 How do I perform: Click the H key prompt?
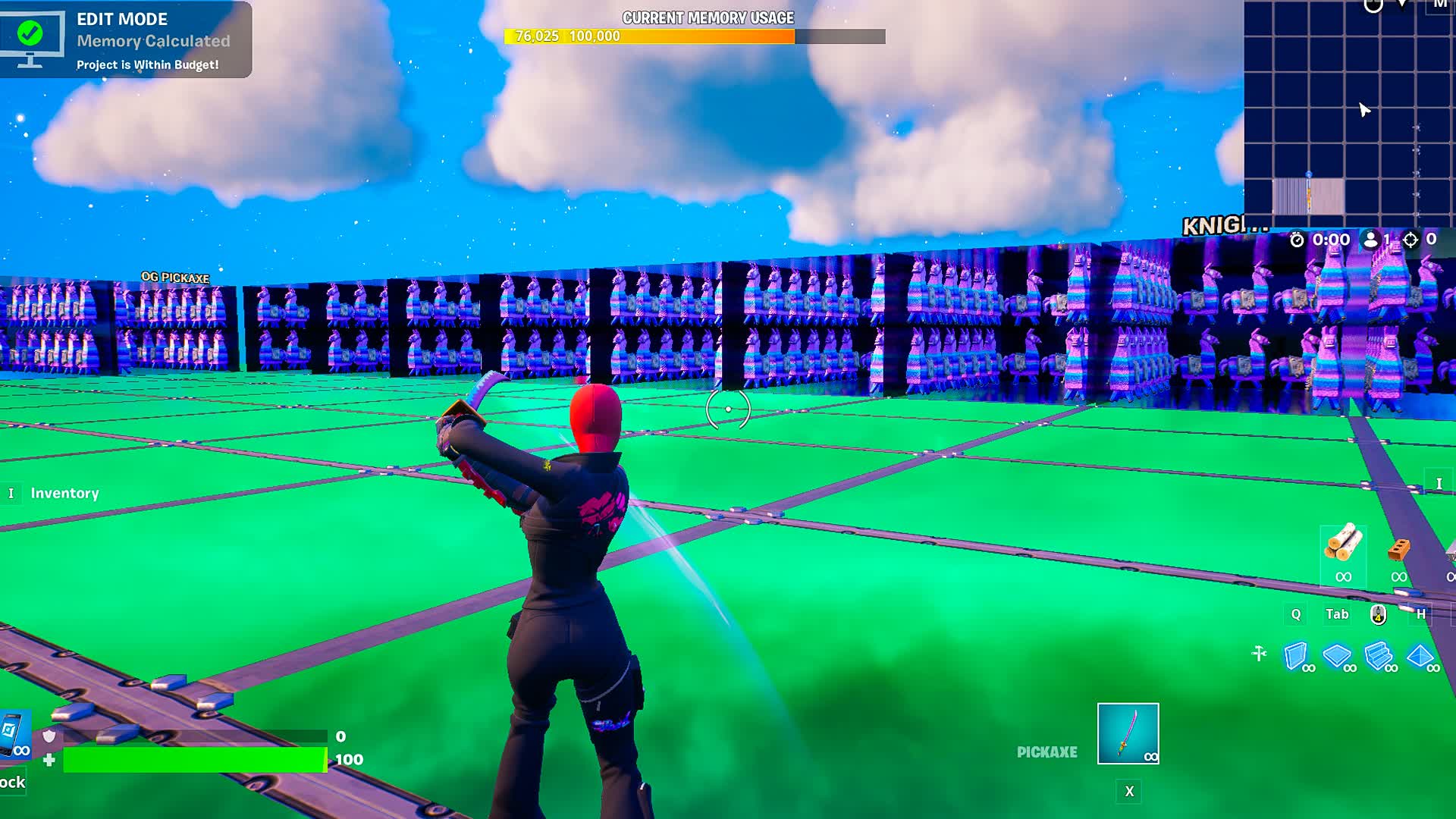pos(1421,616)
